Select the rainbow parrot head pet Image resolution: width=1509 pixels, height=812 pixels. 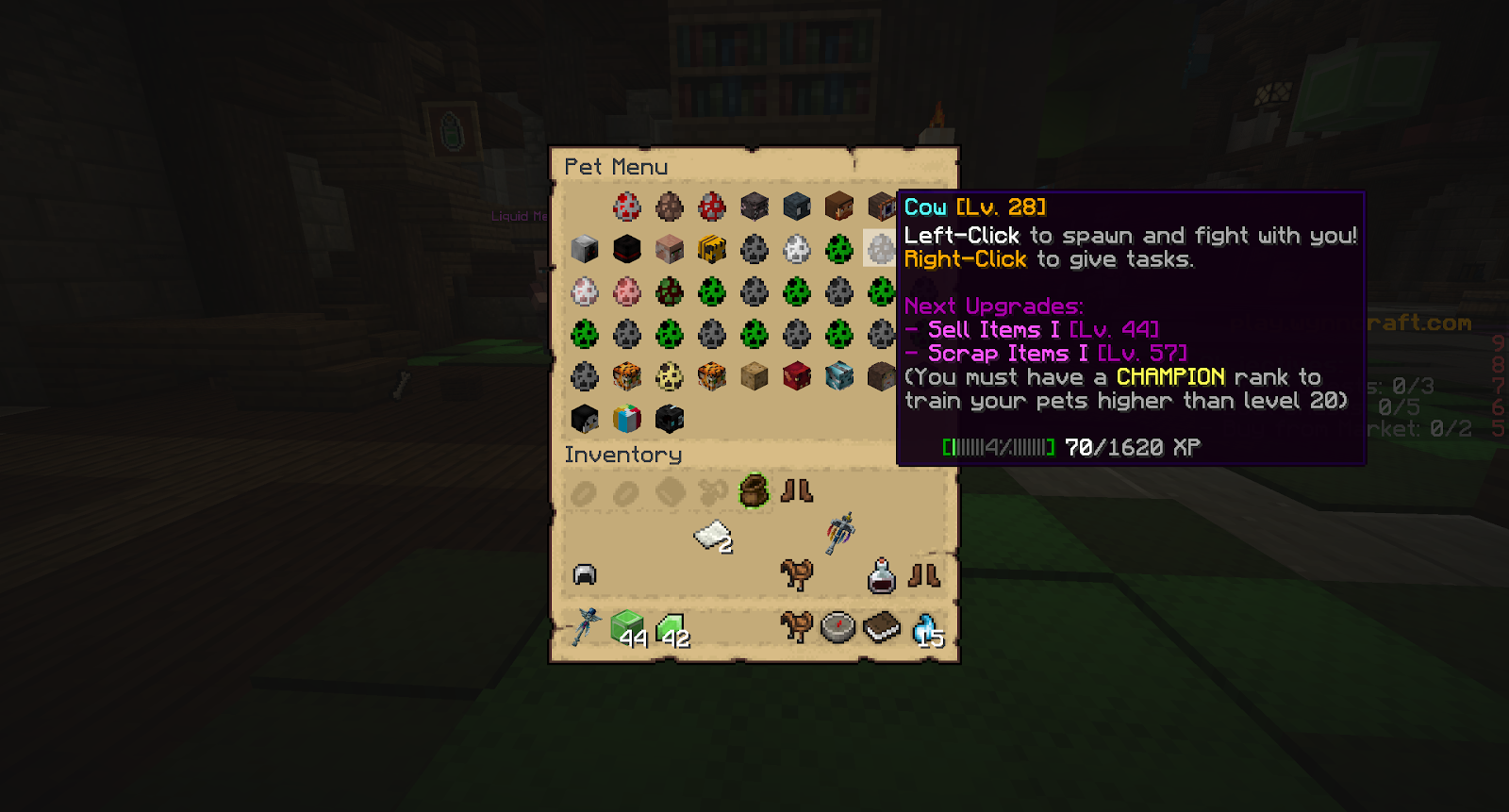(627, 419)
